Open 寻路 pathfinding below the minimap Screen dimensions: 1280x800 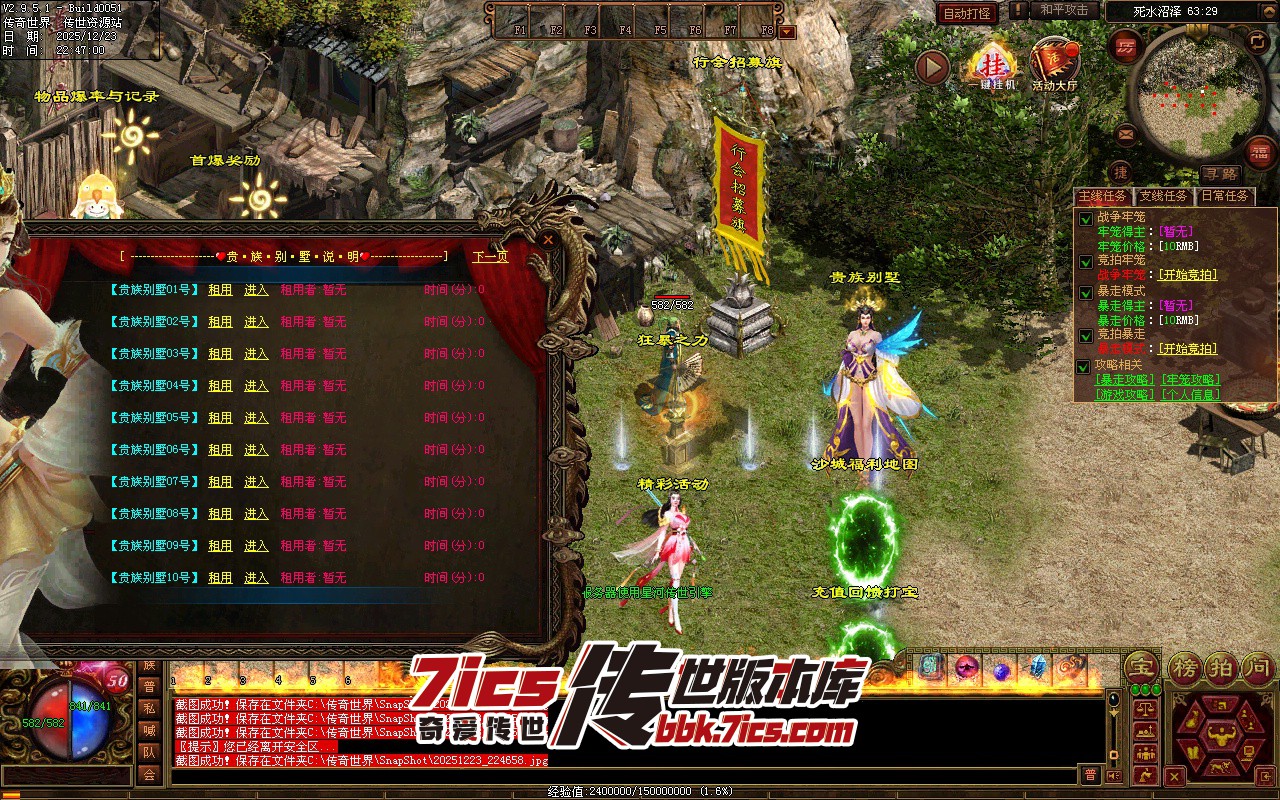click(x=1219, y=173)
